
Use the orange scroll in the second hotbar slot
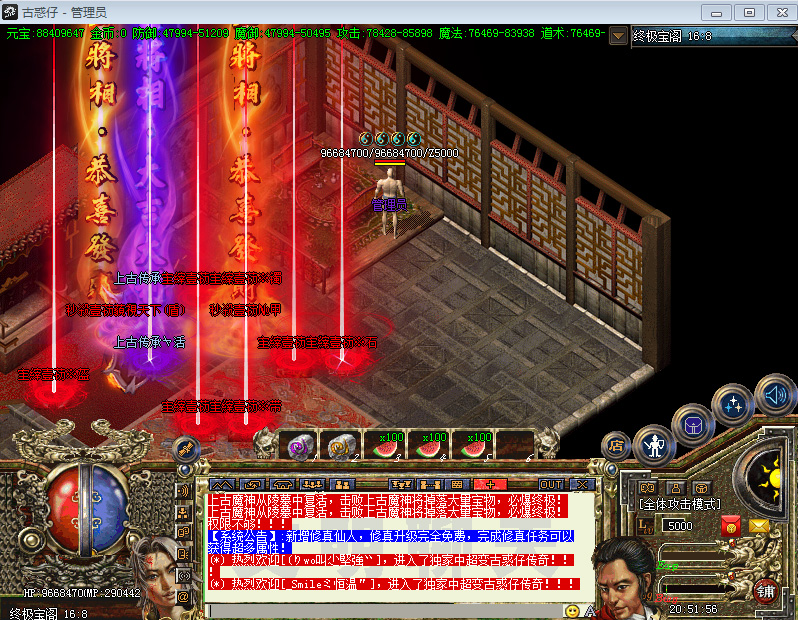coord(341,446)
